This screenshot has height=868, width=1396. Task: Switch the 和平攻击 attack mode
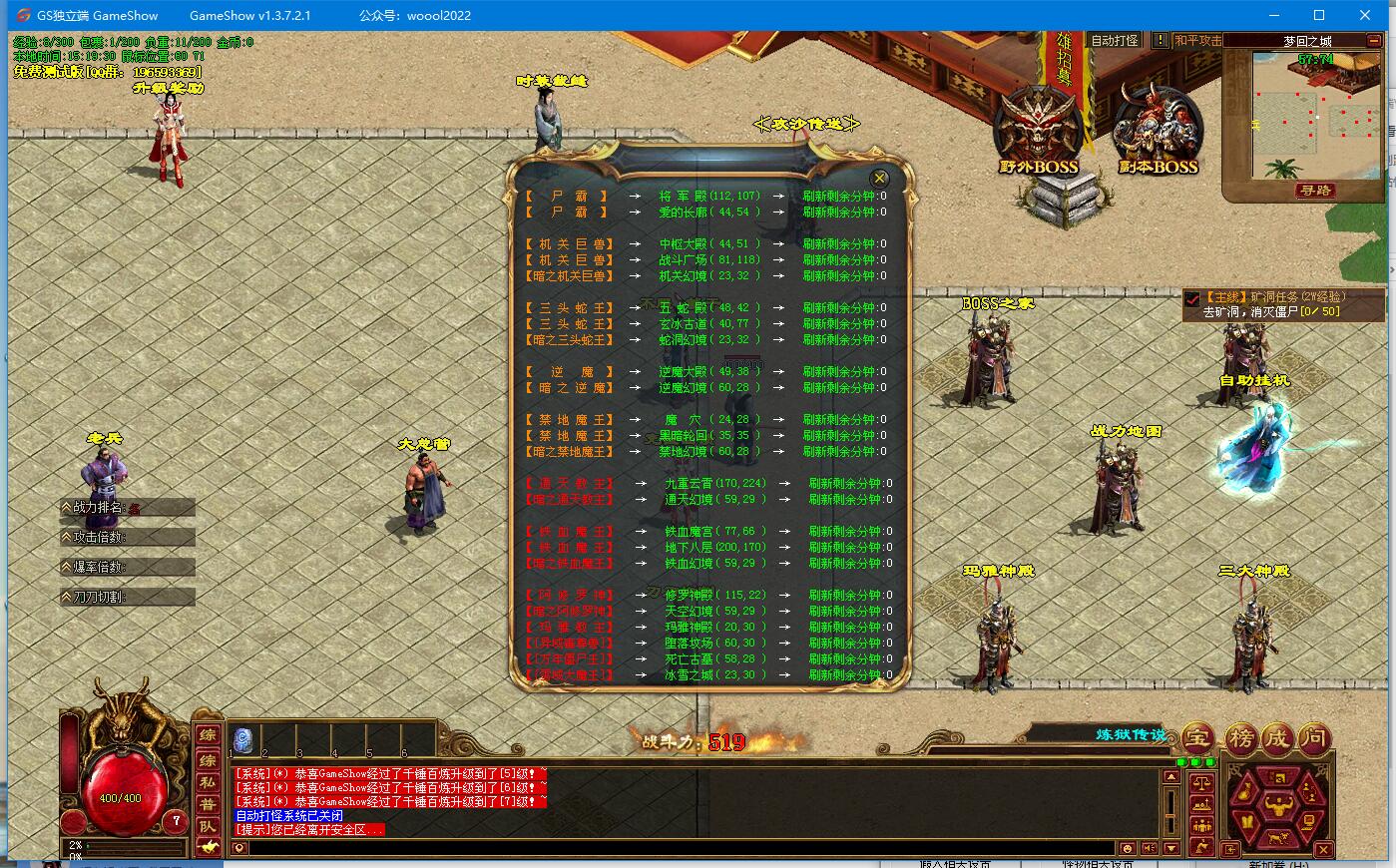(x=1197, y=41)
